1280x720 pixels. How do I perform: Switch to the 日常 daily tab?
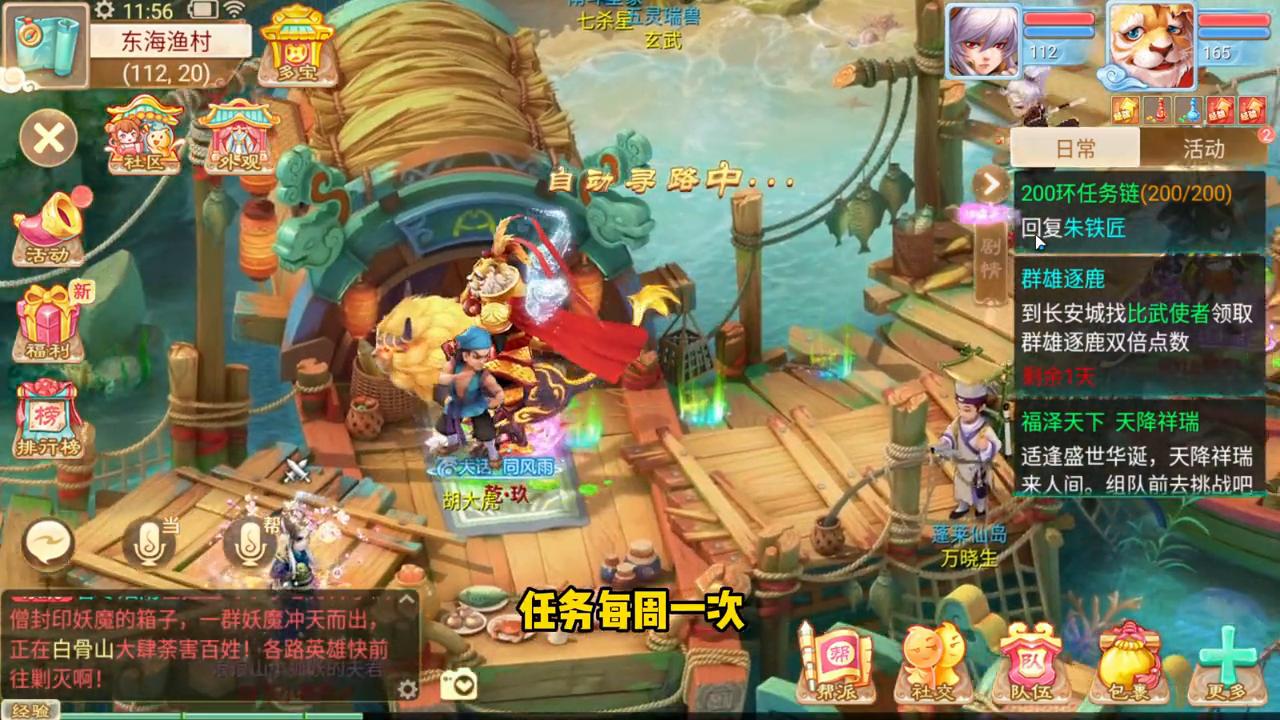click(1076, 148)
